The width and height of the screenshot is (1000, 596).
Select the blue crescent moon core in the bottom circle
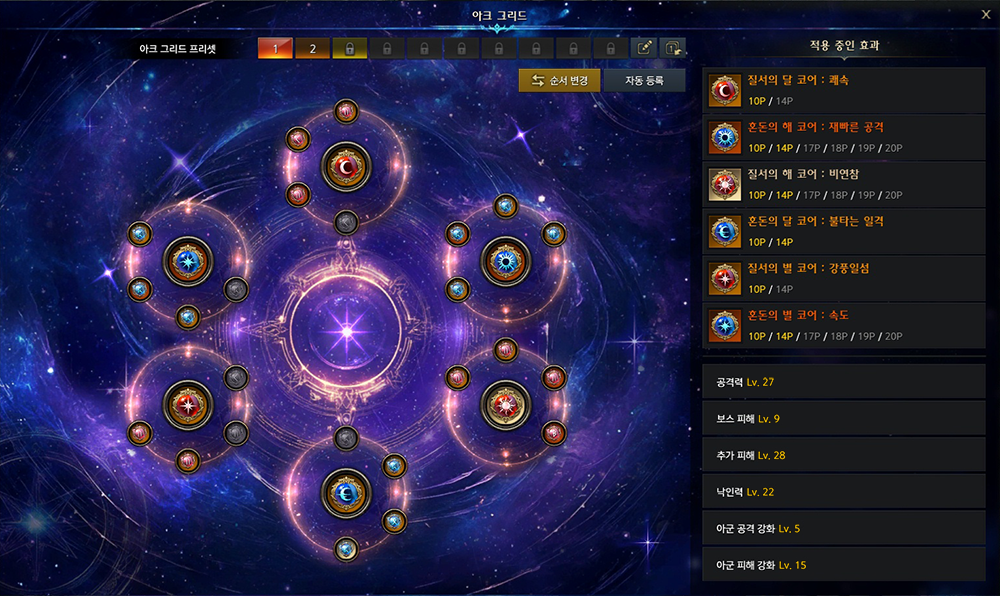pos(346,492)
